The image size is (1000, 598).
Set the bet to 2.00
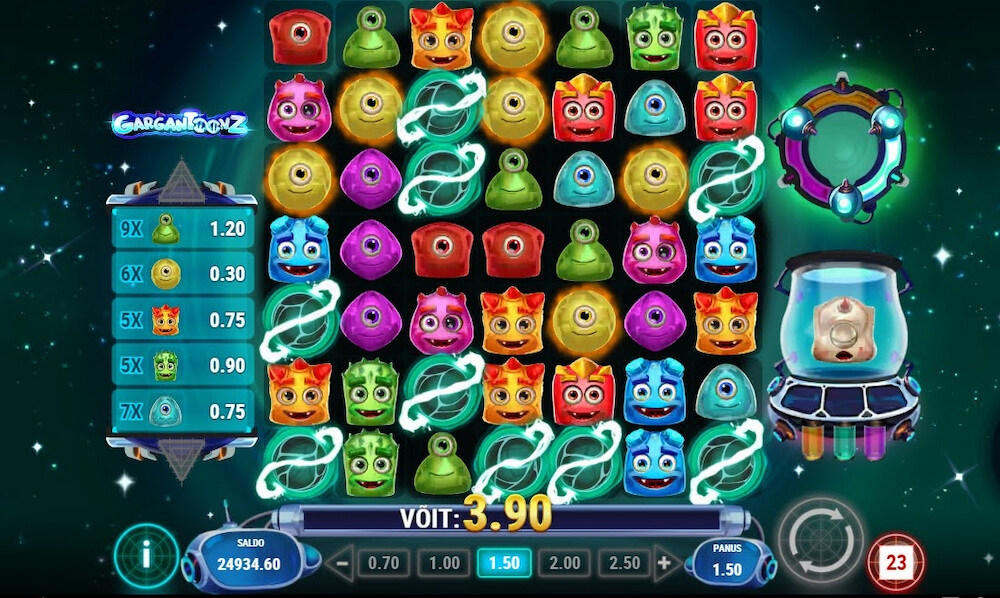pos(564,563)
